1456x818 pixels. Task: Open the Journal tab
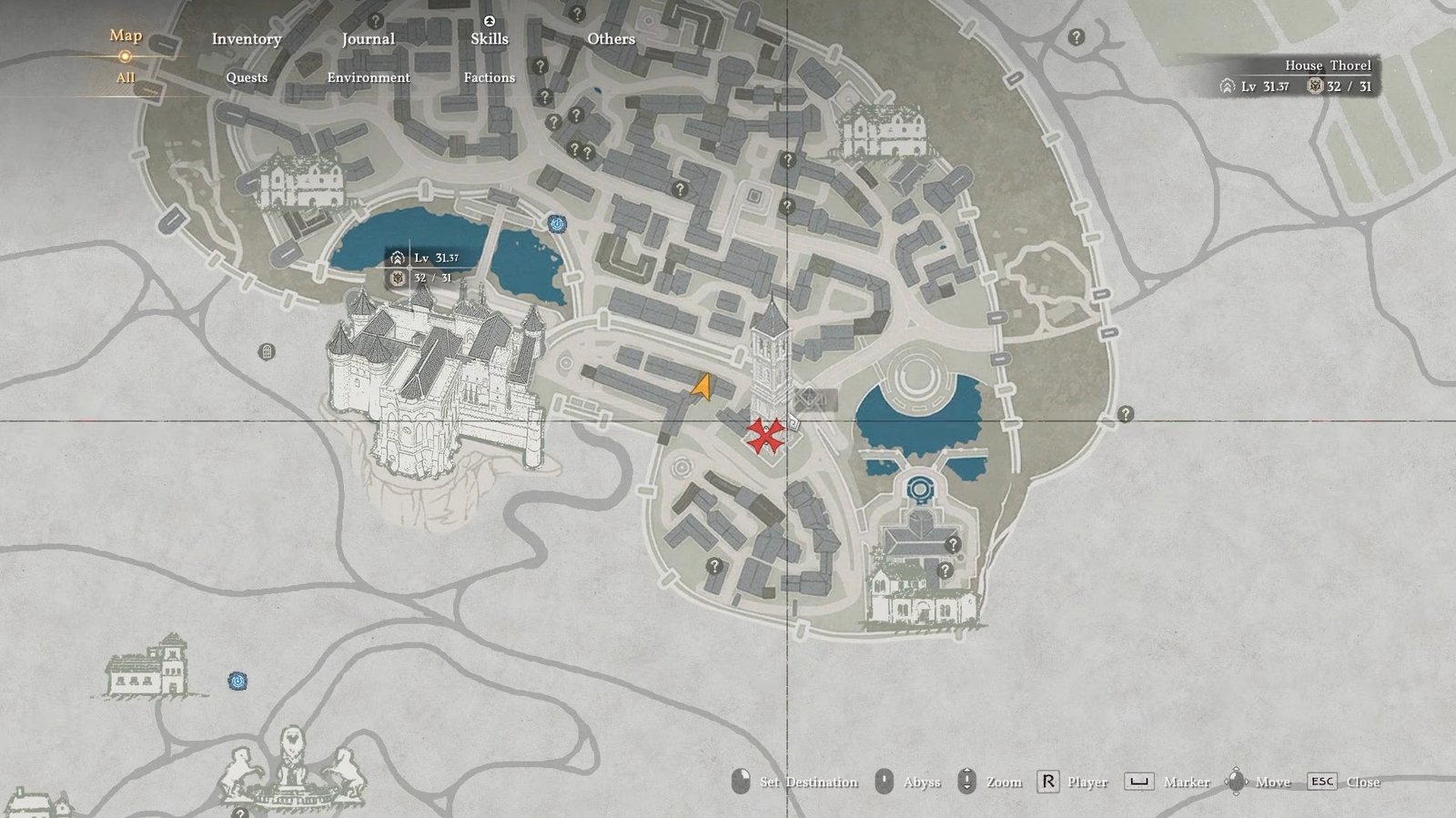(368, 39)
